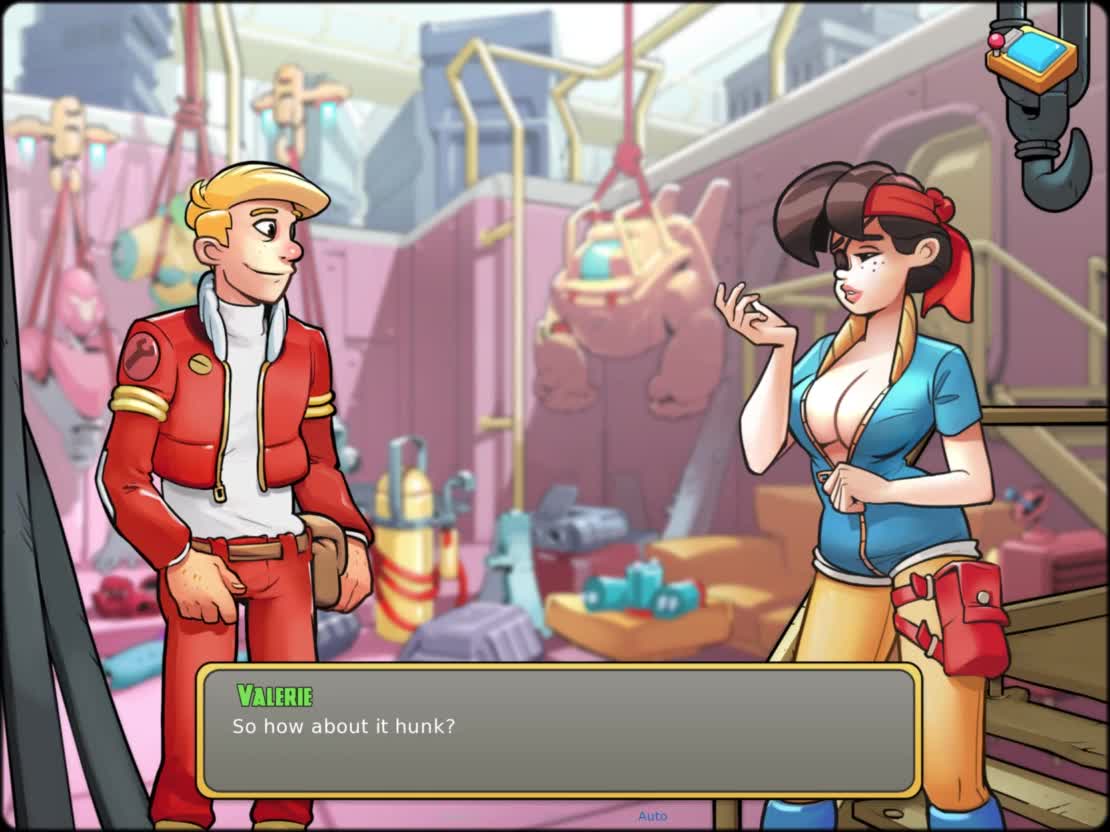
Task: Toggle the Auto advance button
Action: (x=652, y=816)
